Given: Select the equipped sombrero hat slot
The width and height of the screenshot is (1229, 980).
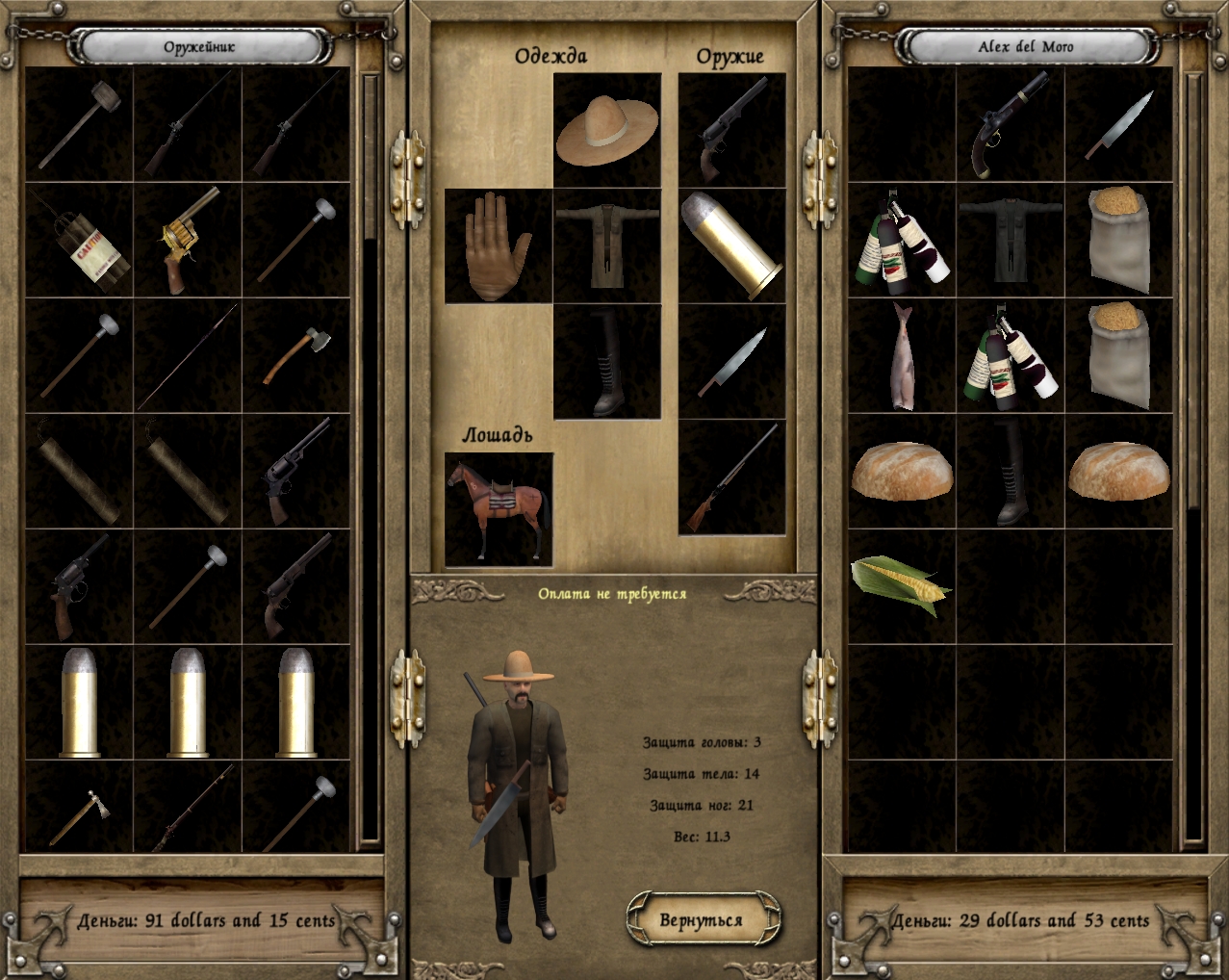Looking at the screenshot, I should [607, 129].
